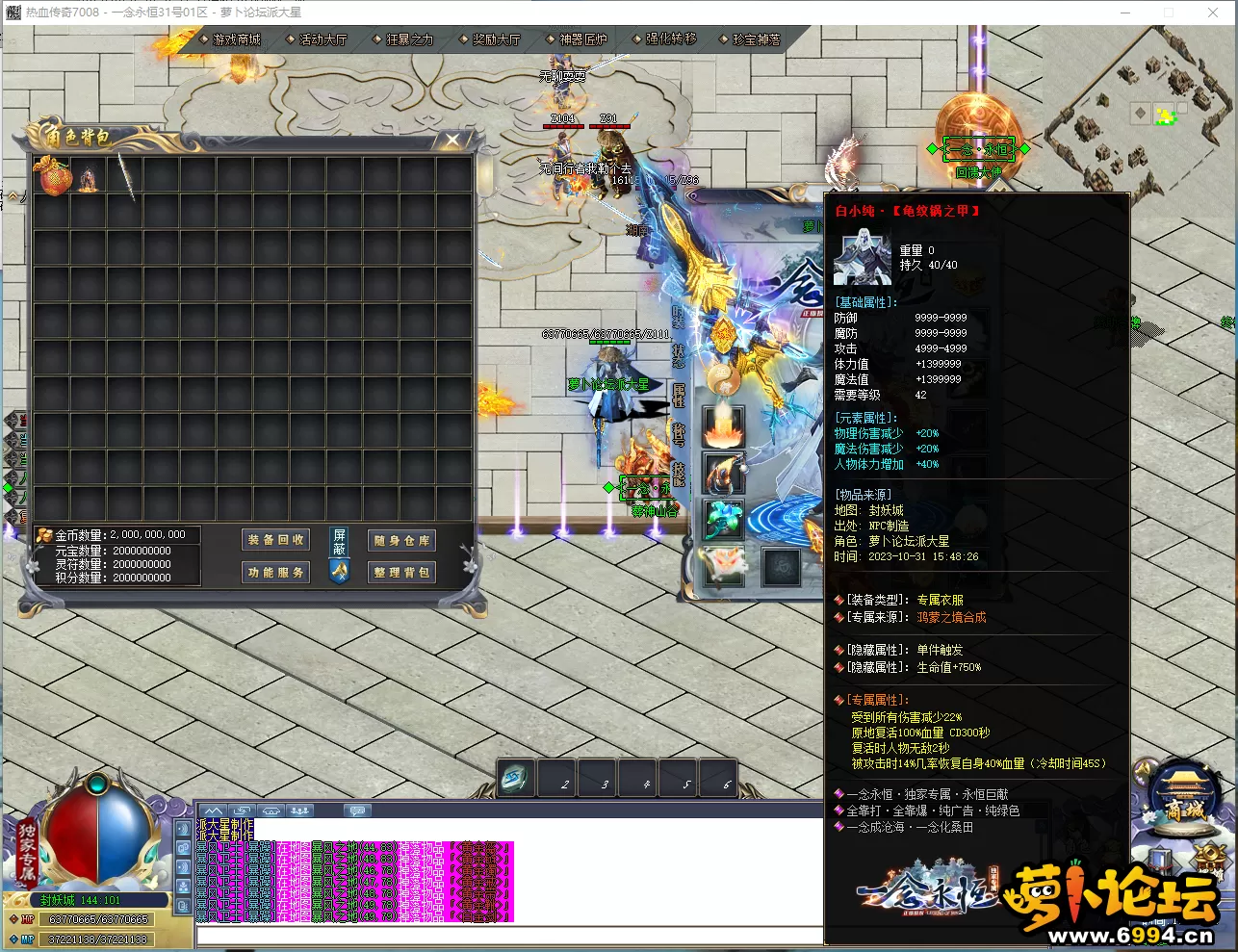Open the 神器匠炉 artifact forge menu
The width and height of the screenshot is (1238, 952).
tap(582, 39)
